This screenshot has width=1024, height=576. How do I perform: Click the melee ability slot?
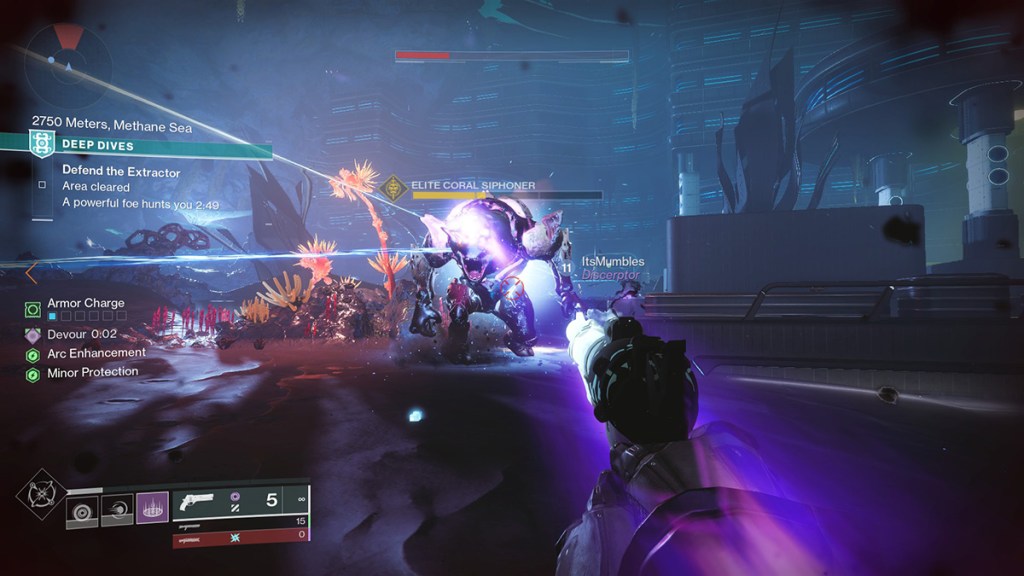pyautogui.click(x=117, y=510)
